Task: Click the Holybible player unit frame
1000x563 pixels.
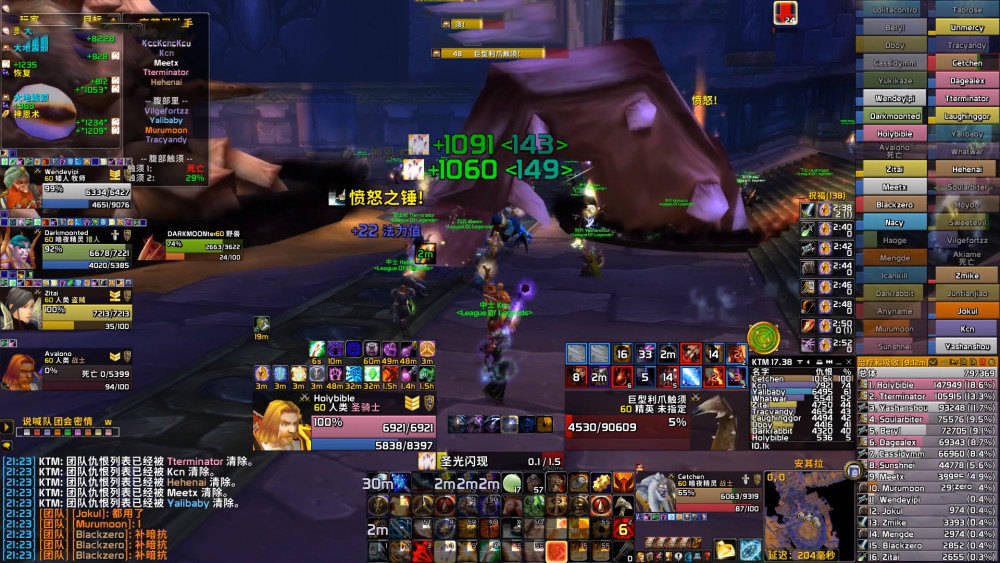Action: click(345, 423)
